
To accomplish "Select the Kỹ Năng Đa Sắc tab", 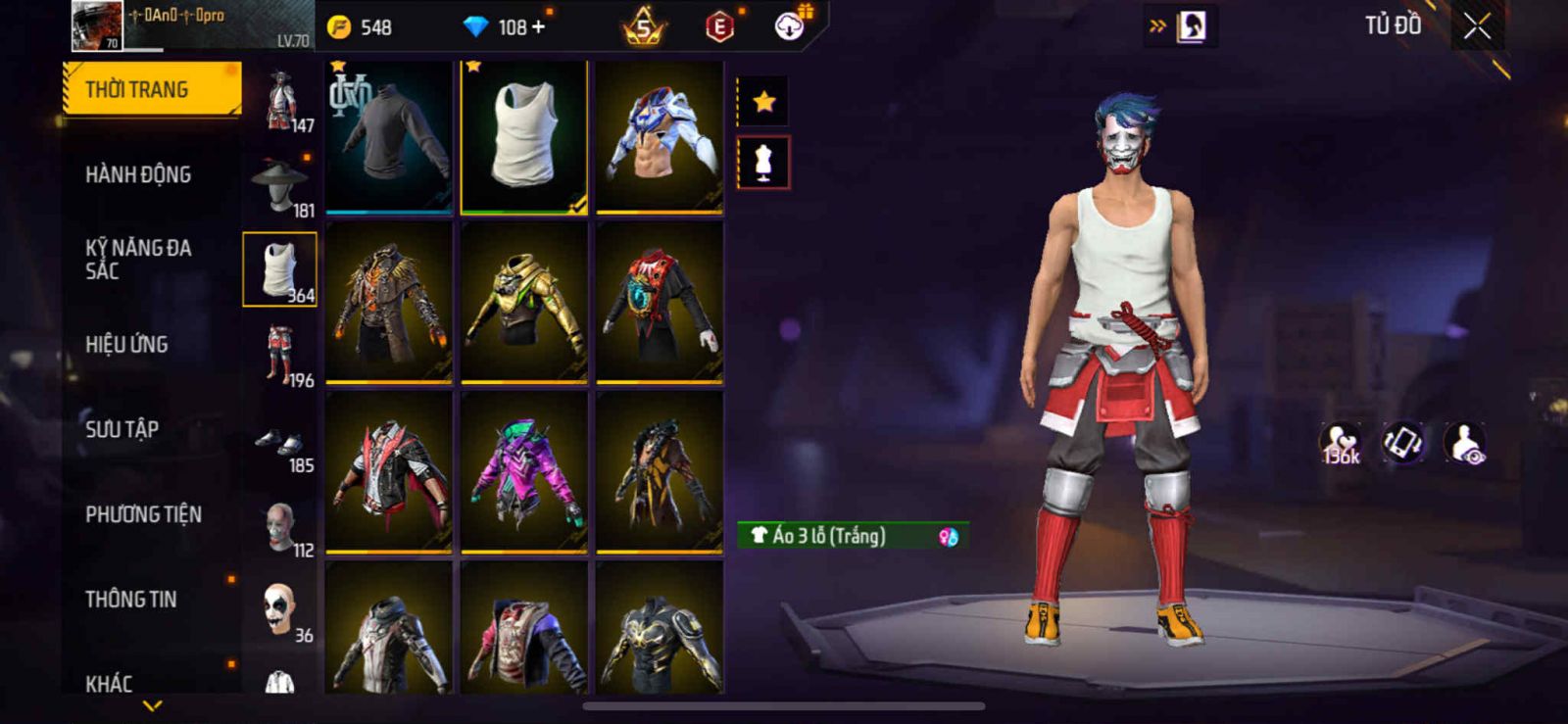I will pos(138,259).
